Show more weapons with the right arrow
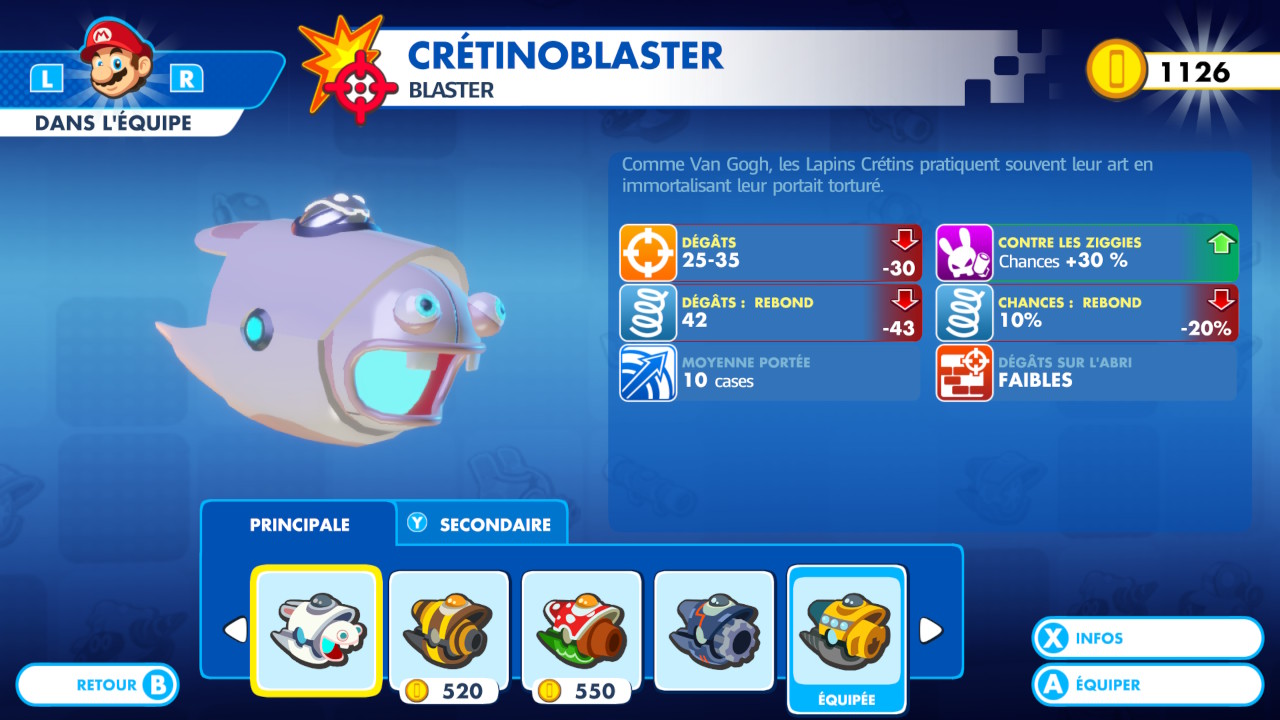 [x=930, y=630]
